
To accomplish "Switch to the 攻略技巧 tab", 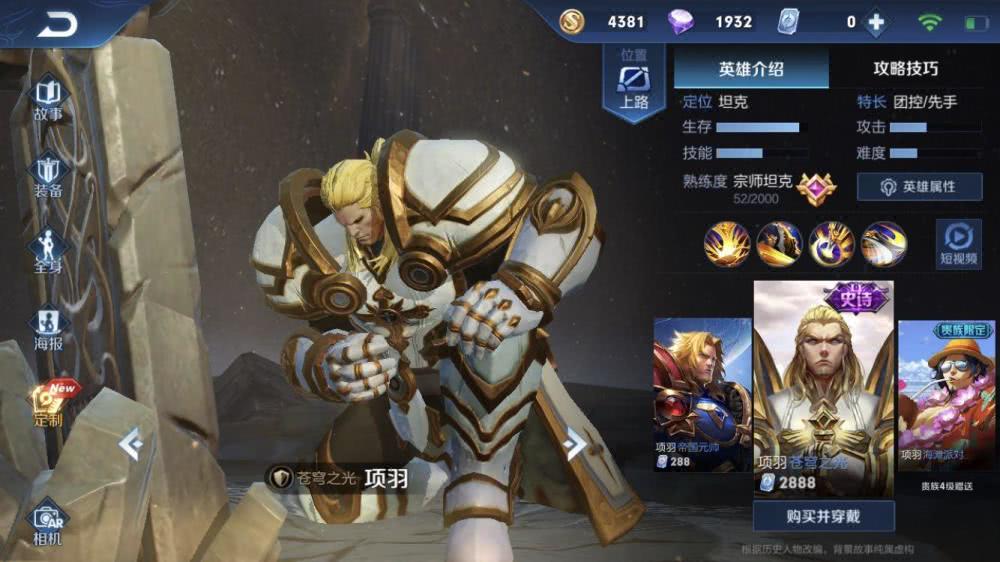I will pyautogui.click(x=906, y=69).
